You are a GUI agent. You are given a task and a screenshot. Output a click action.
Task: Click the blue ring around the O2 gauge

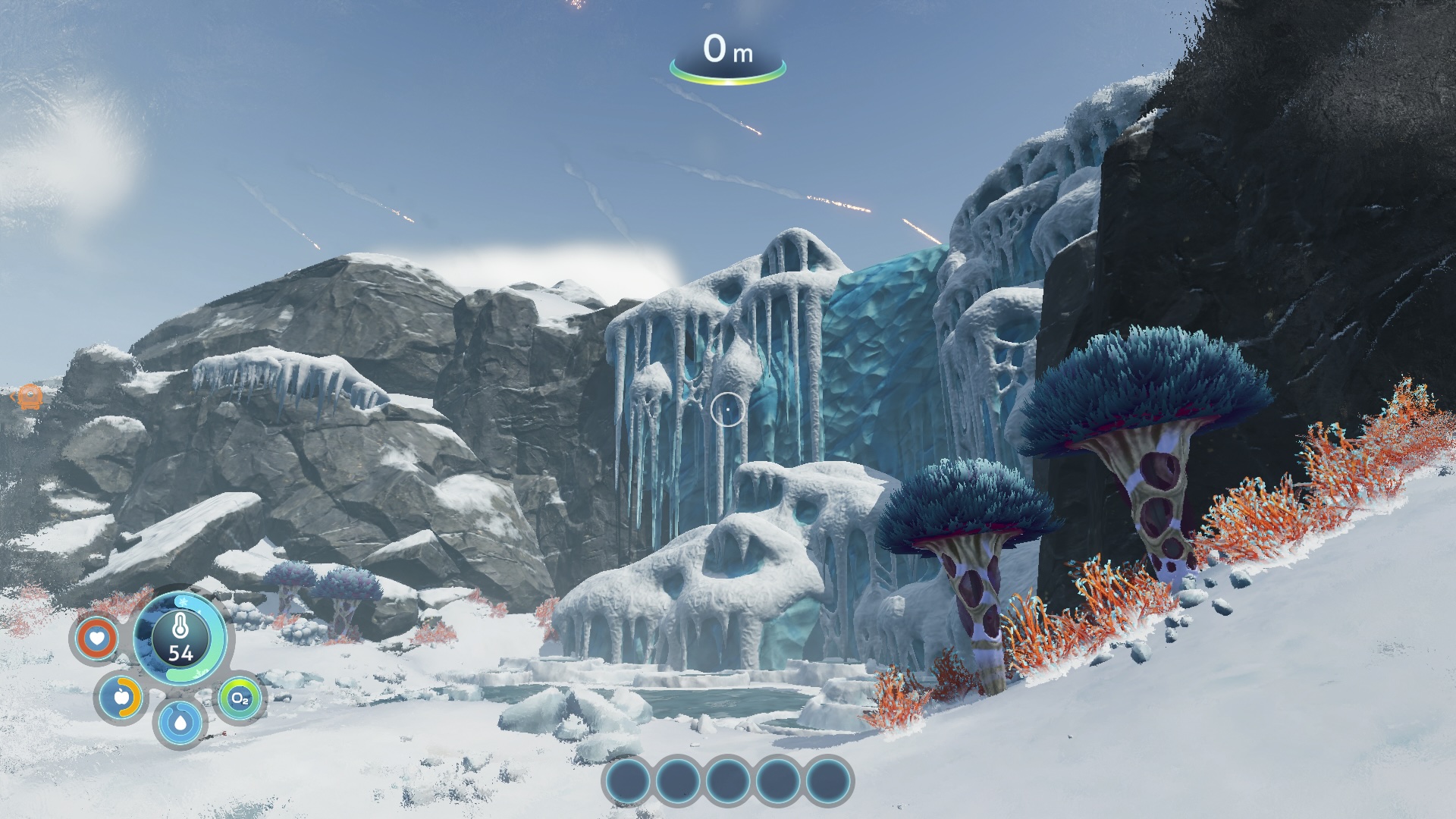[258, 698]
